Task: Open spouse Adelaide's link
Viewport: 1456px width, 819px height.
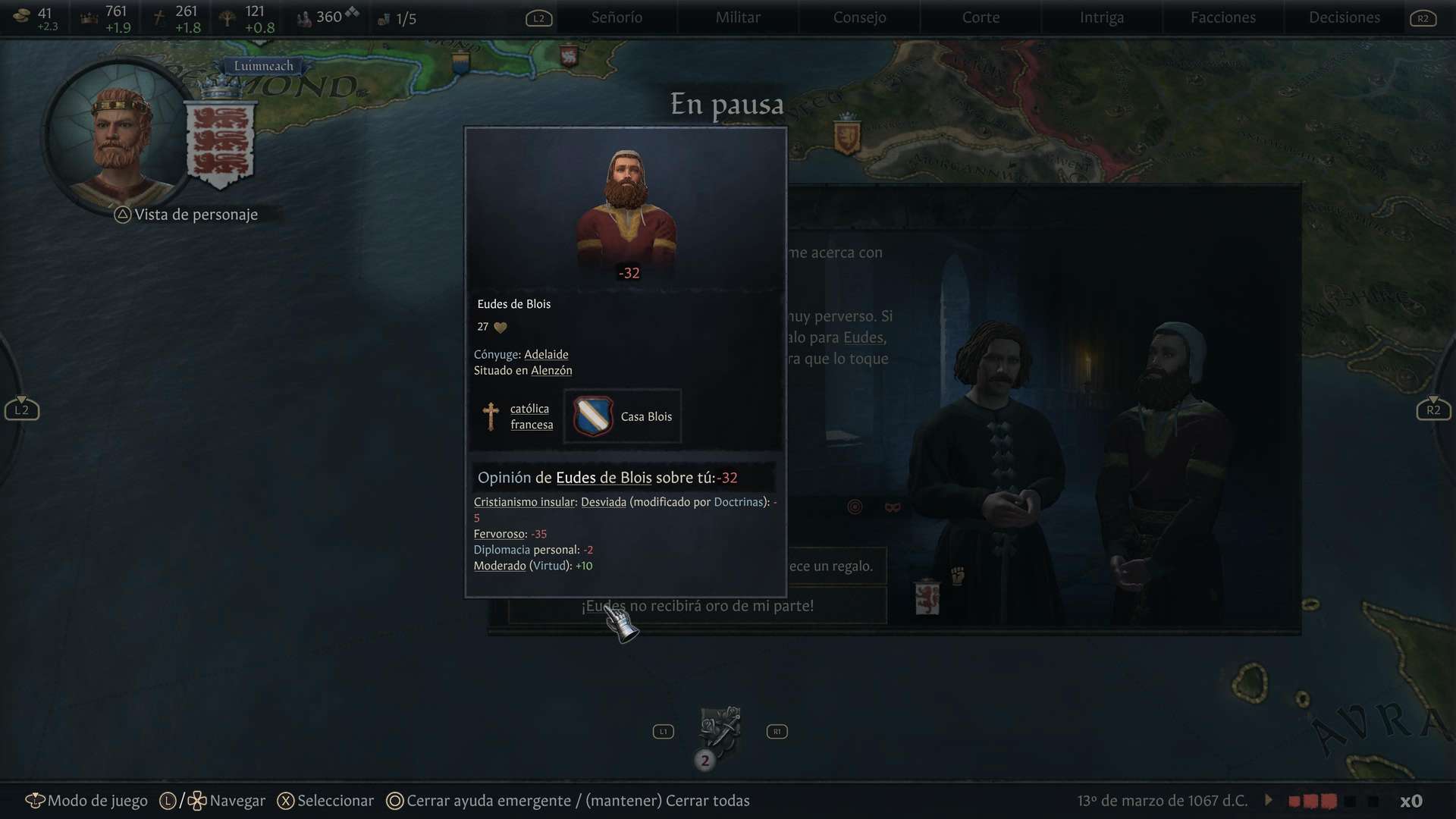Action: [x=546, y=354]
